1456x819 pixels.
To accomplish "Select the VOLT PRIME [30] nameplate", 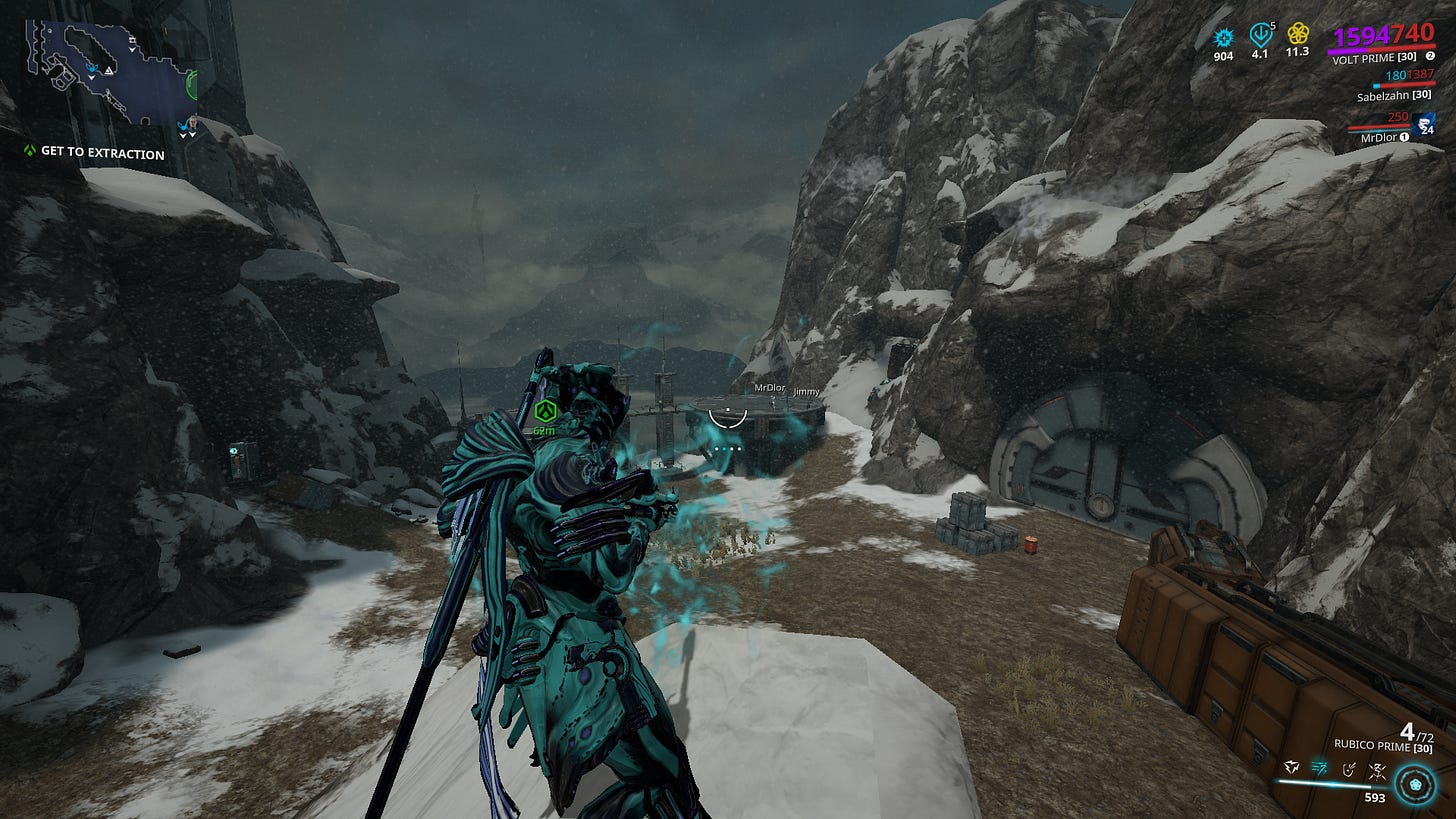I will (x=1375, y=57).
